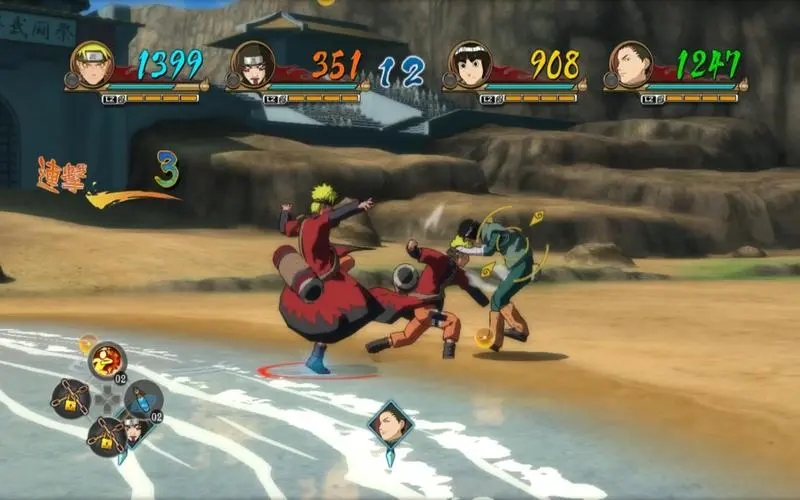Activate Neji's diamond support icon beside the item wheel
Image resolution: width=800 pixels, height=500 pixels.
pyautogui.click(x=133, y=431)
